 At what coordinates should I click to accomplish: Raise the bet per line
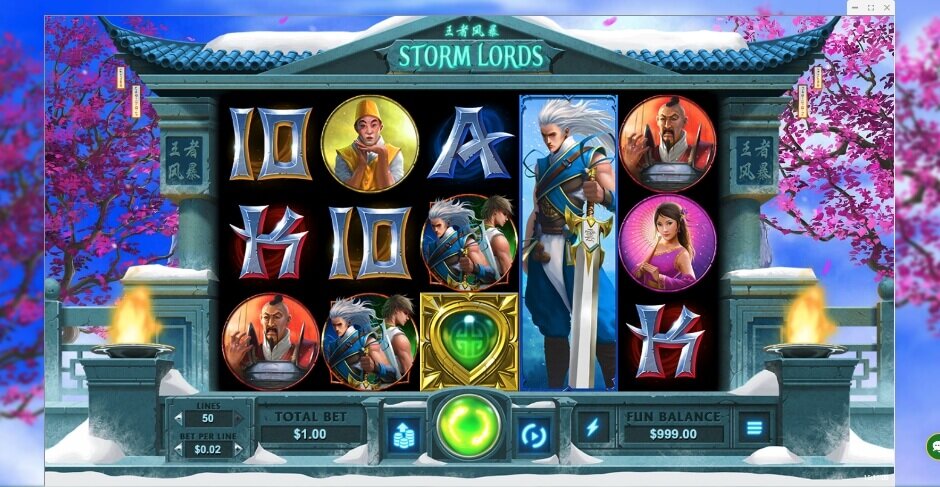[x=238, y=450]
